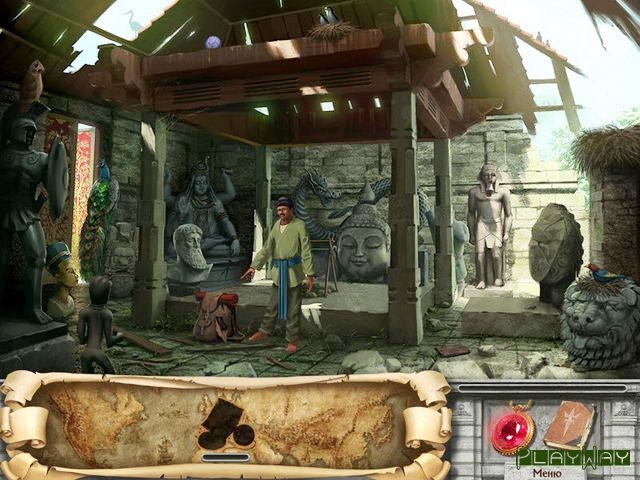Open the brown leather journal book
This screenshot has height=480, width=640.
(569, 424)
